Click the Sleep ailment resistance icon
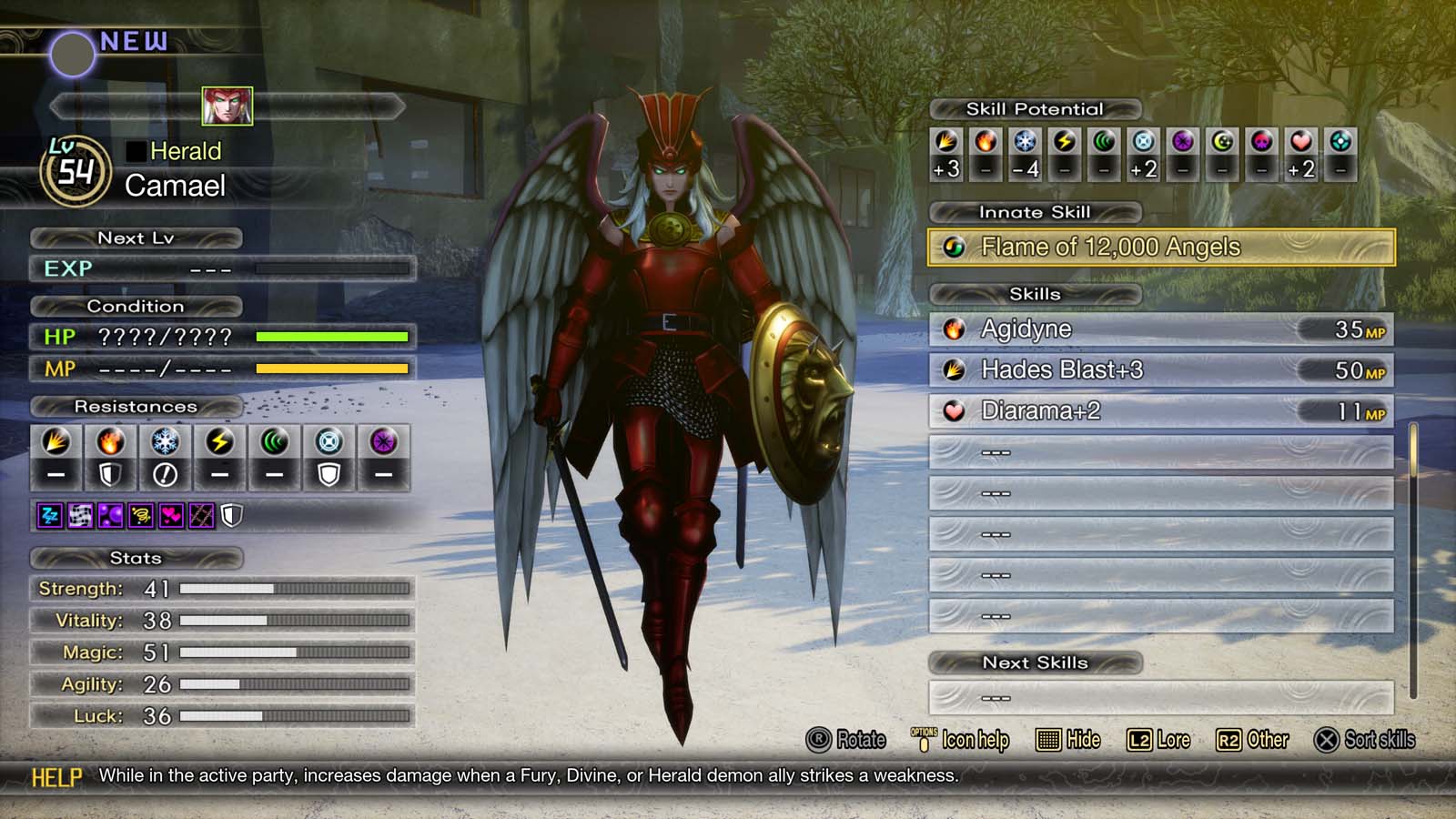This screenshot has width=1456, height=819. tap(48, 515)
